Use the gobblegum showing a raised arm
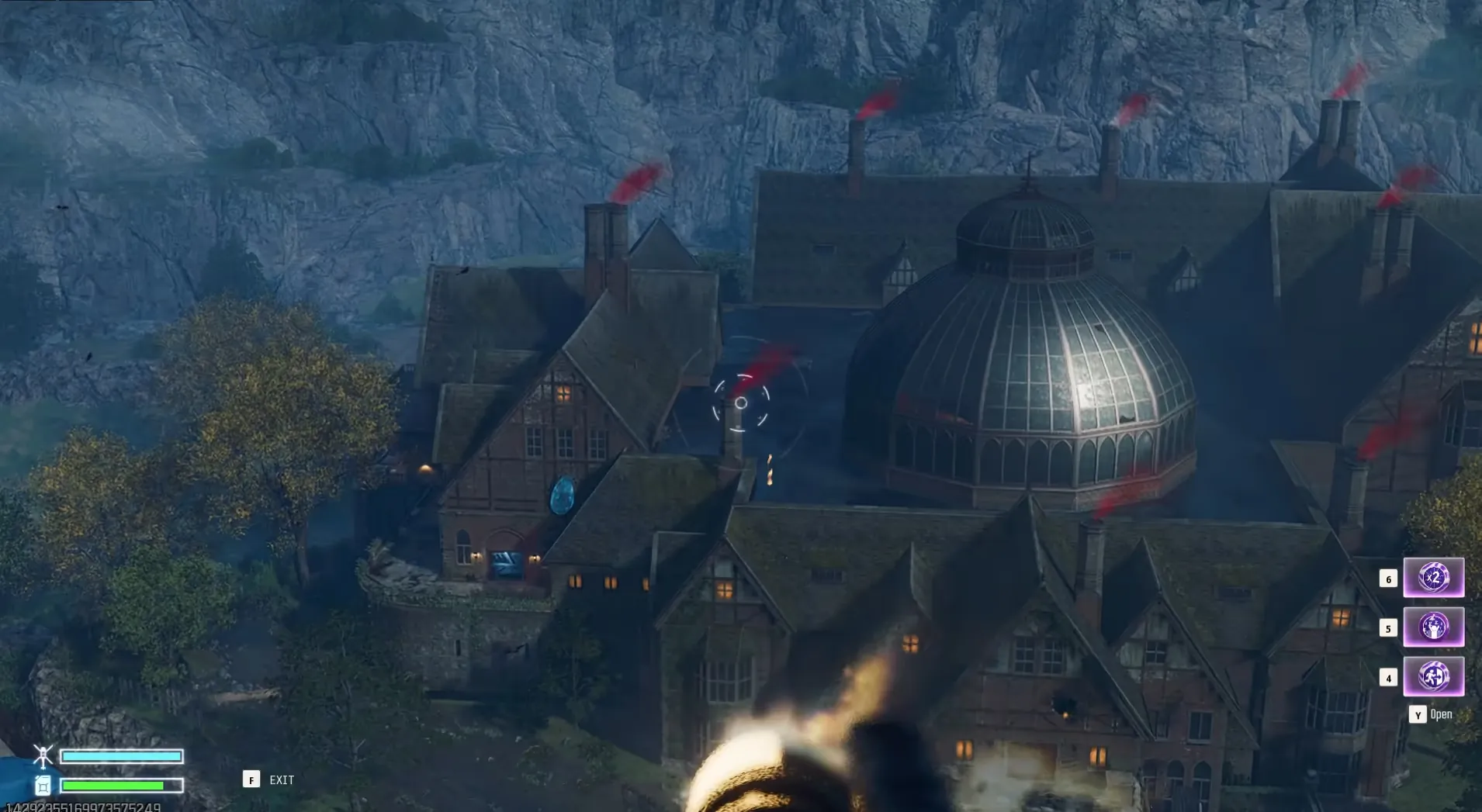1482x812 pixels. pos(1433,627)
